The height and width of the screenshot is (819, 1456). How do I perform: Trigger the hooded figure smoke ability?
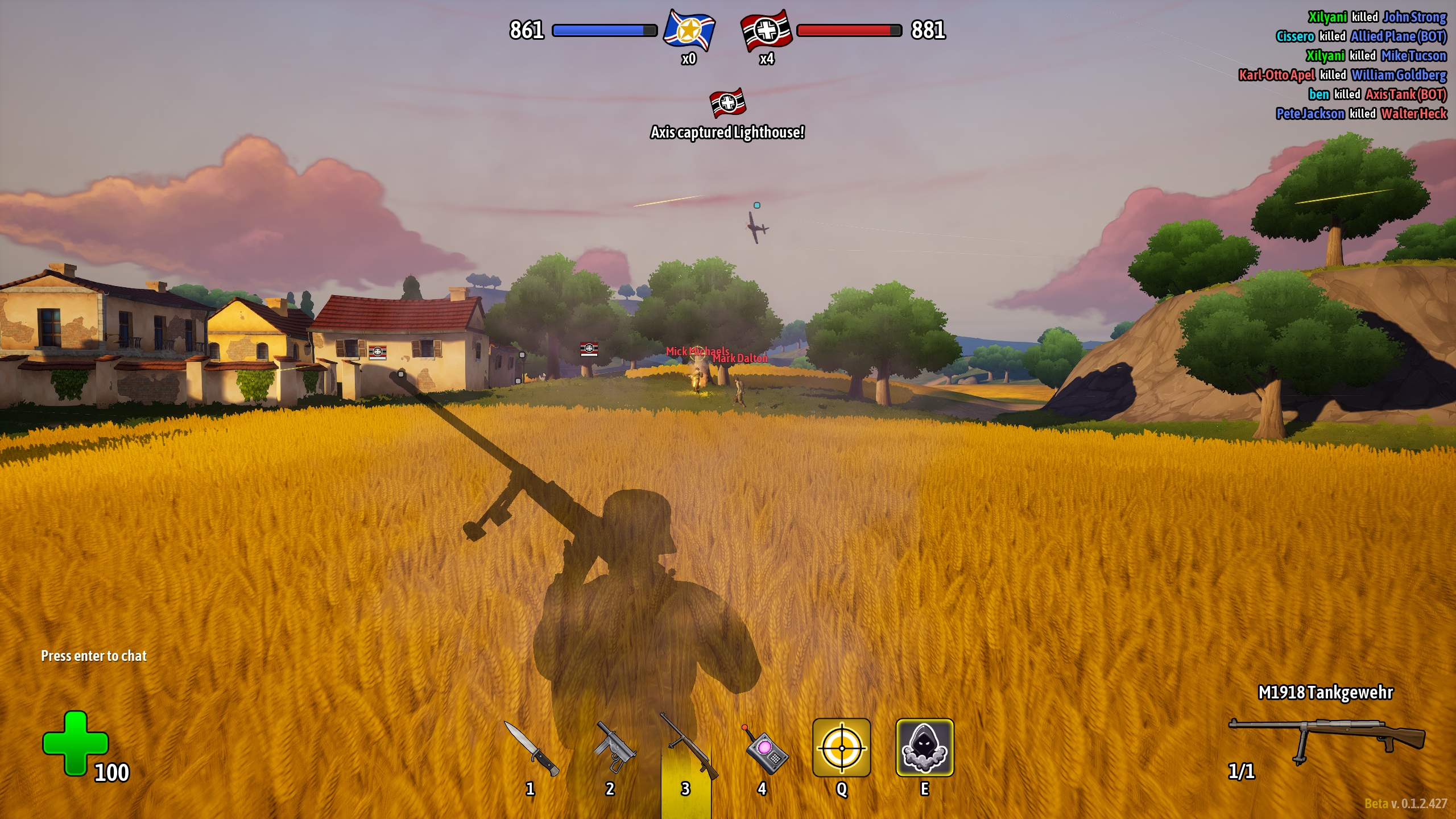(x=924, y=747)
